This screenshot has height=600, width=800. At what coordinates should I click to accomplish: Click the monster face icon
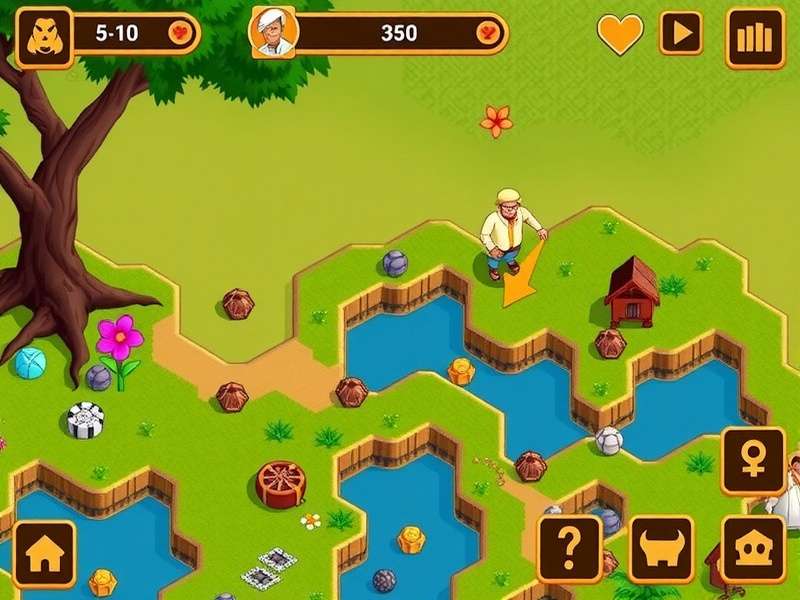coord(44,37)
